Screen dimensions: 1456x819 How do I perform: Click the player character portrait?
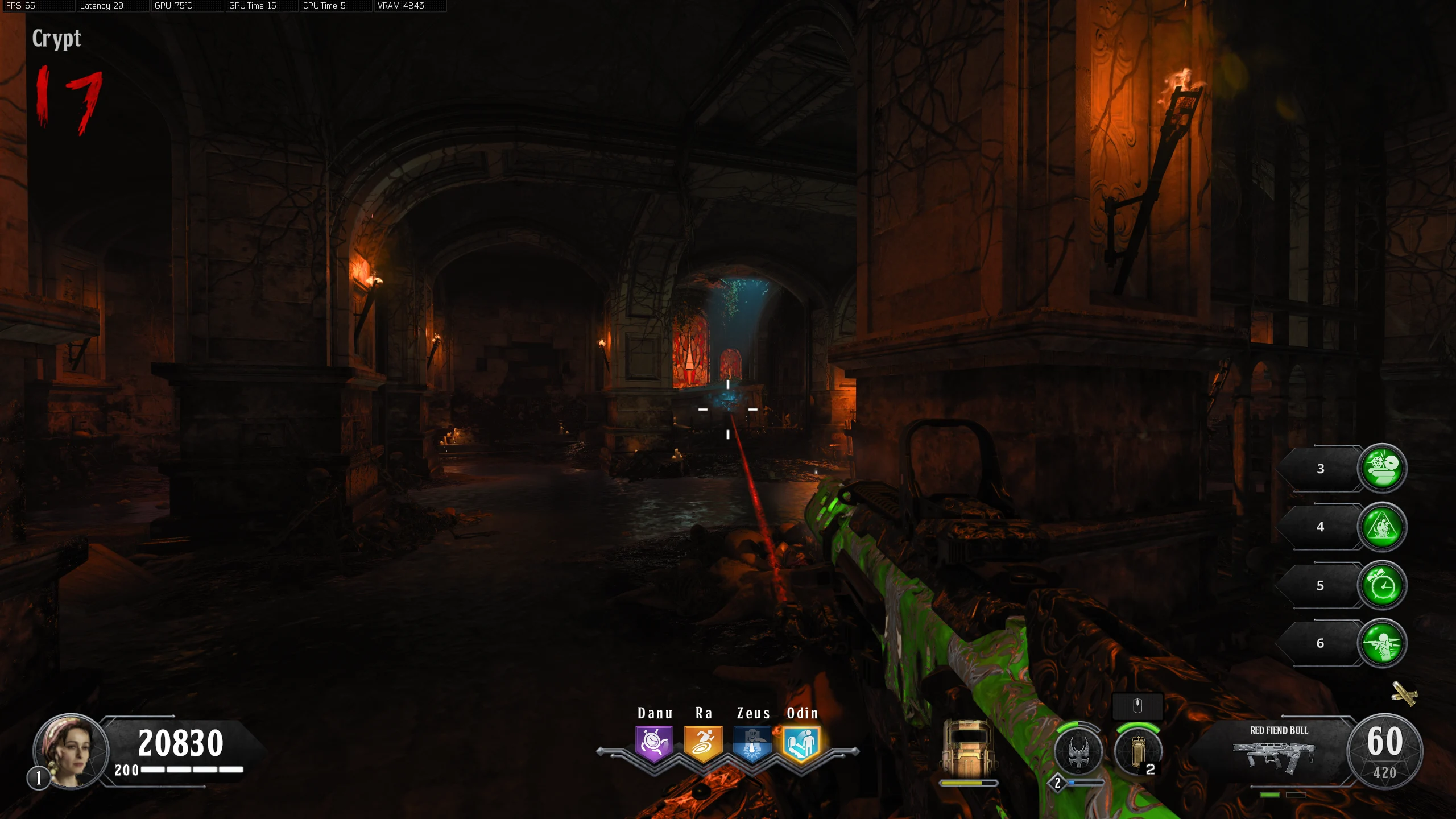click(71, 751)
